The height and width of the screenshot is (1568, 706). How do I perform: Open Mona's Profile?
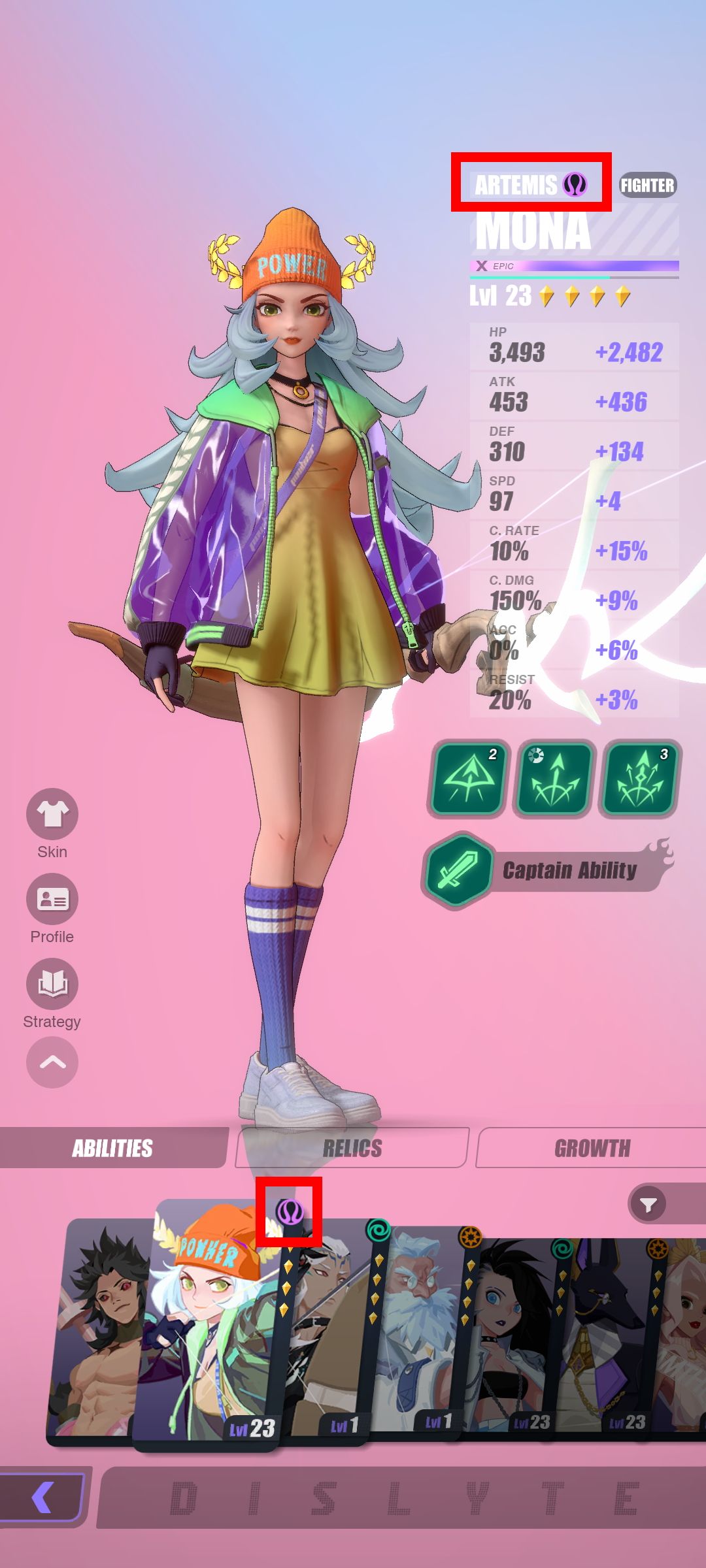(x=52, y=899)
